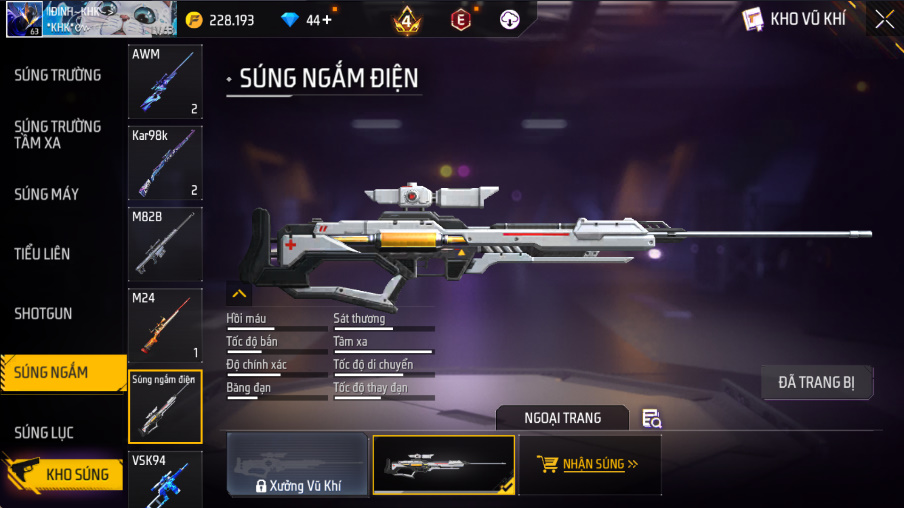Choose the Kar98k rifle tile
904x508 pixels.
tap(165, 162)
